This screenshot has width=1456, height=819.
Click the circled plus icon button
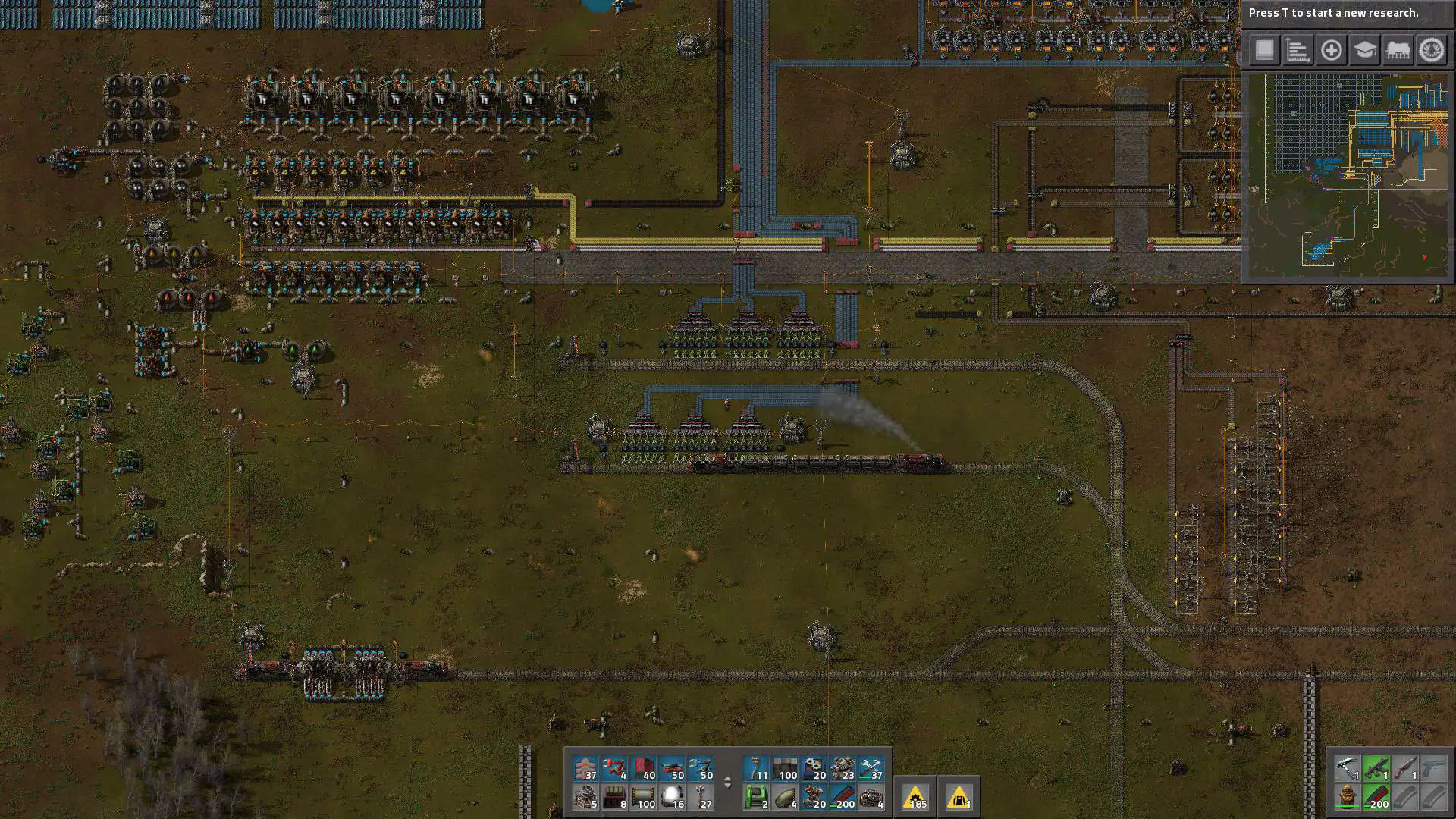click(1331, 51)
